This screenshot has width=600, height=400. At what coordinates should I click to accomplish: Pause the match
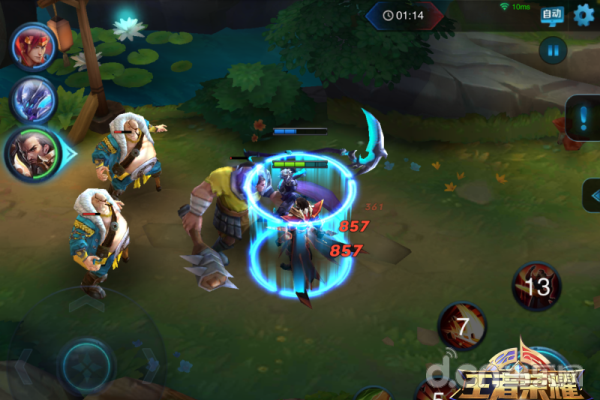pyautogui.click(x=552, y=49)
